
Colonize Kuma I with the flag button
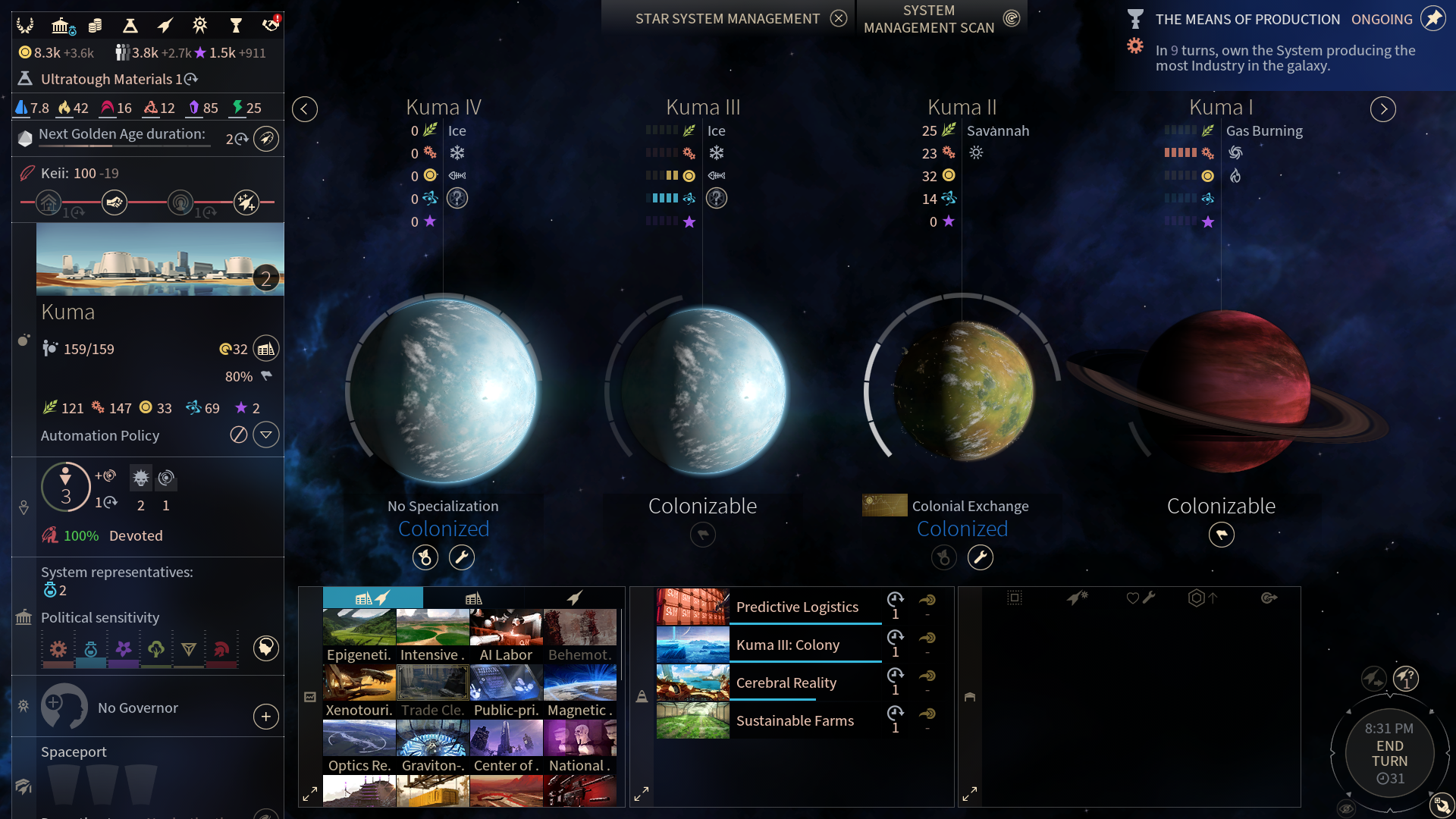tap(1221, 535)
